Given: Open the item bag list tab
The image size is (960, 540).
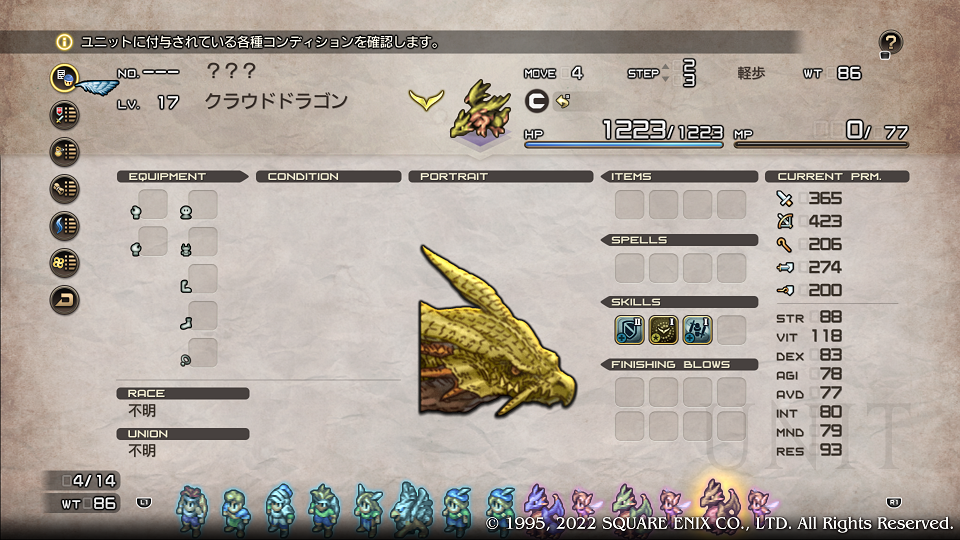Looking at the screenshot, I should click(64, 151).
